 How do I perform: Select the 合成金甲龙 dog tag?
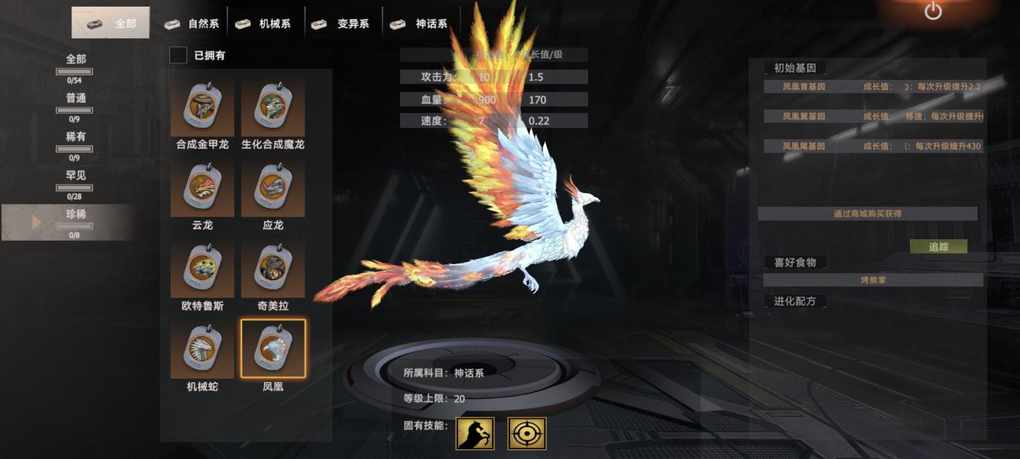[x=202, y=106]
